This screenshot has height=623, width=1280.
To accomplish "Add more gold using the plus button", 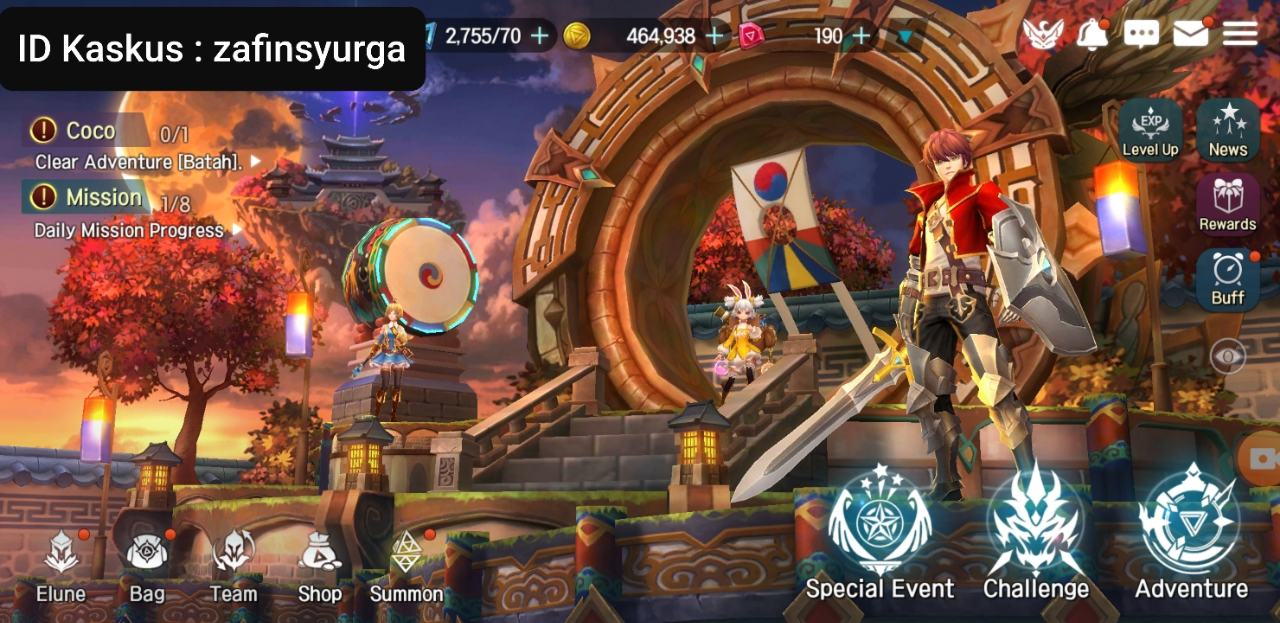I will click(715, 37).
